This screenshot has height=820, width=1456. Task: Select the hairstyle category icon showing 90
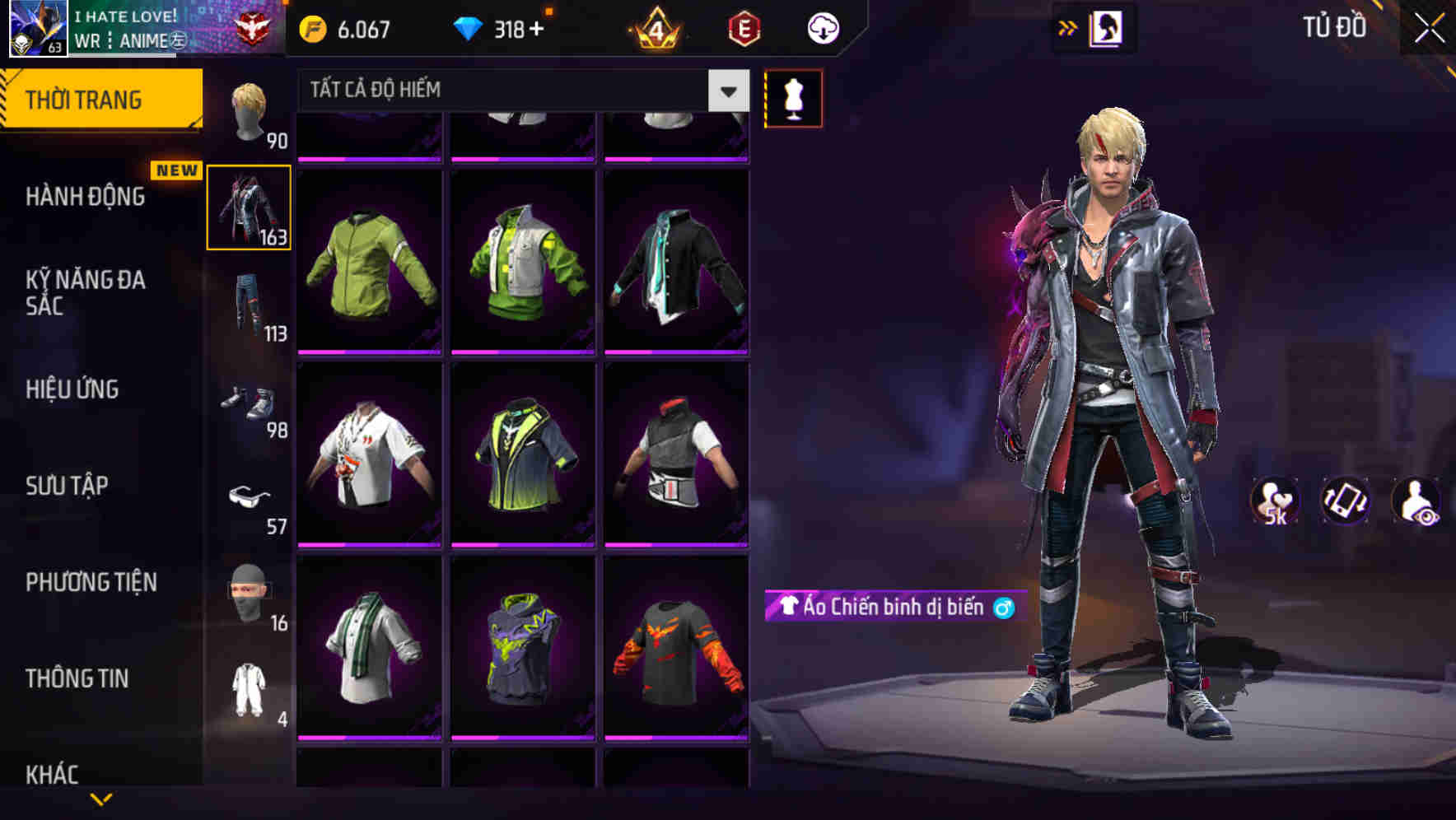tap(248, 111)
